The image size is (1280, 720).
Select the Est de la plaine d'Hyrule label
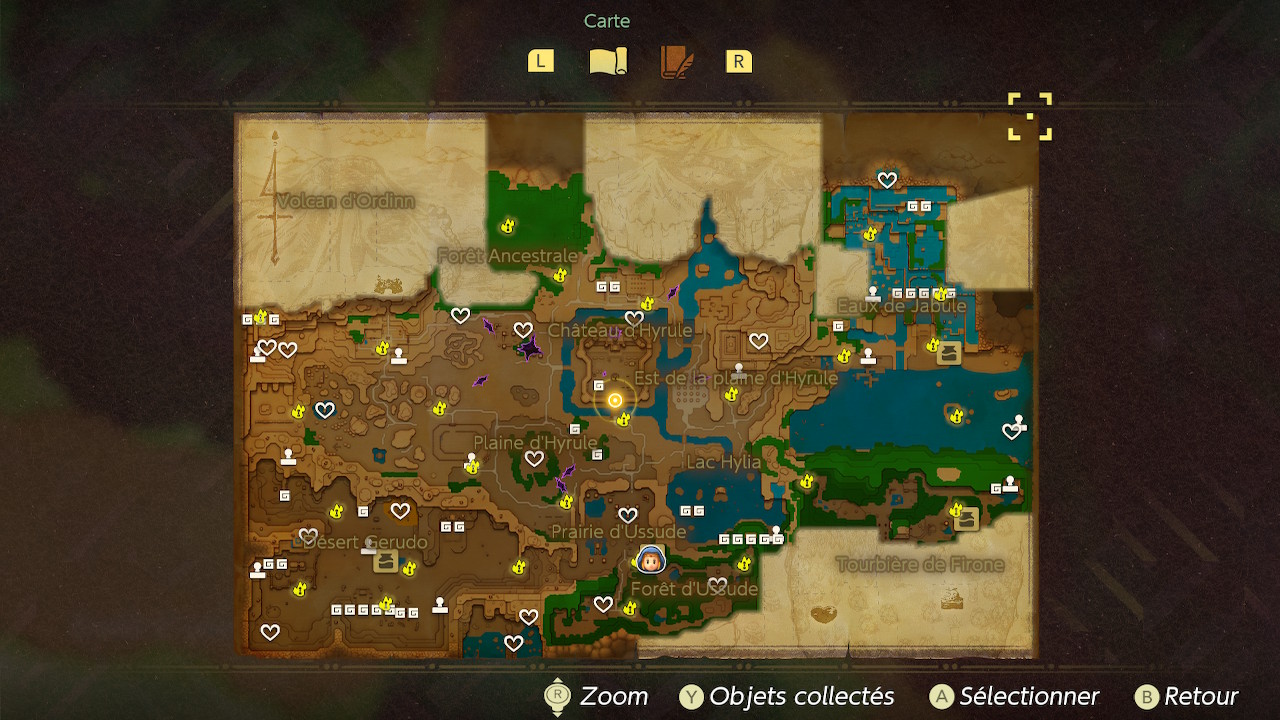[735, 378]
